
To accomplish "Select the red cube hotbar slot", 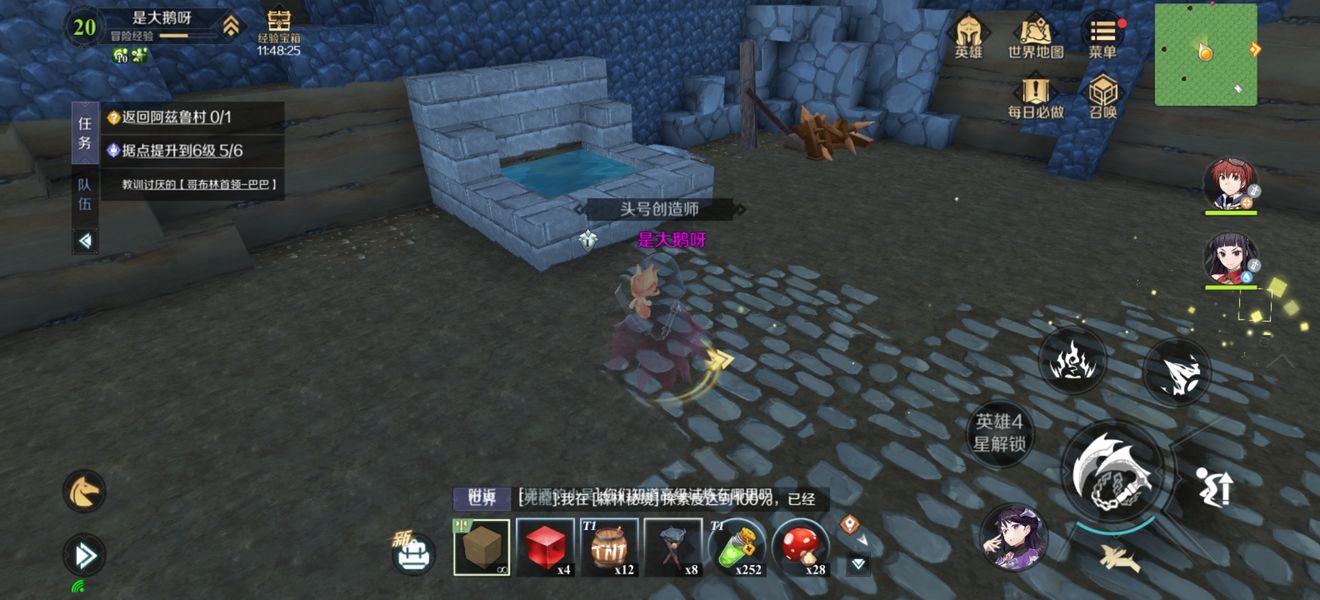I will point(545,547).
